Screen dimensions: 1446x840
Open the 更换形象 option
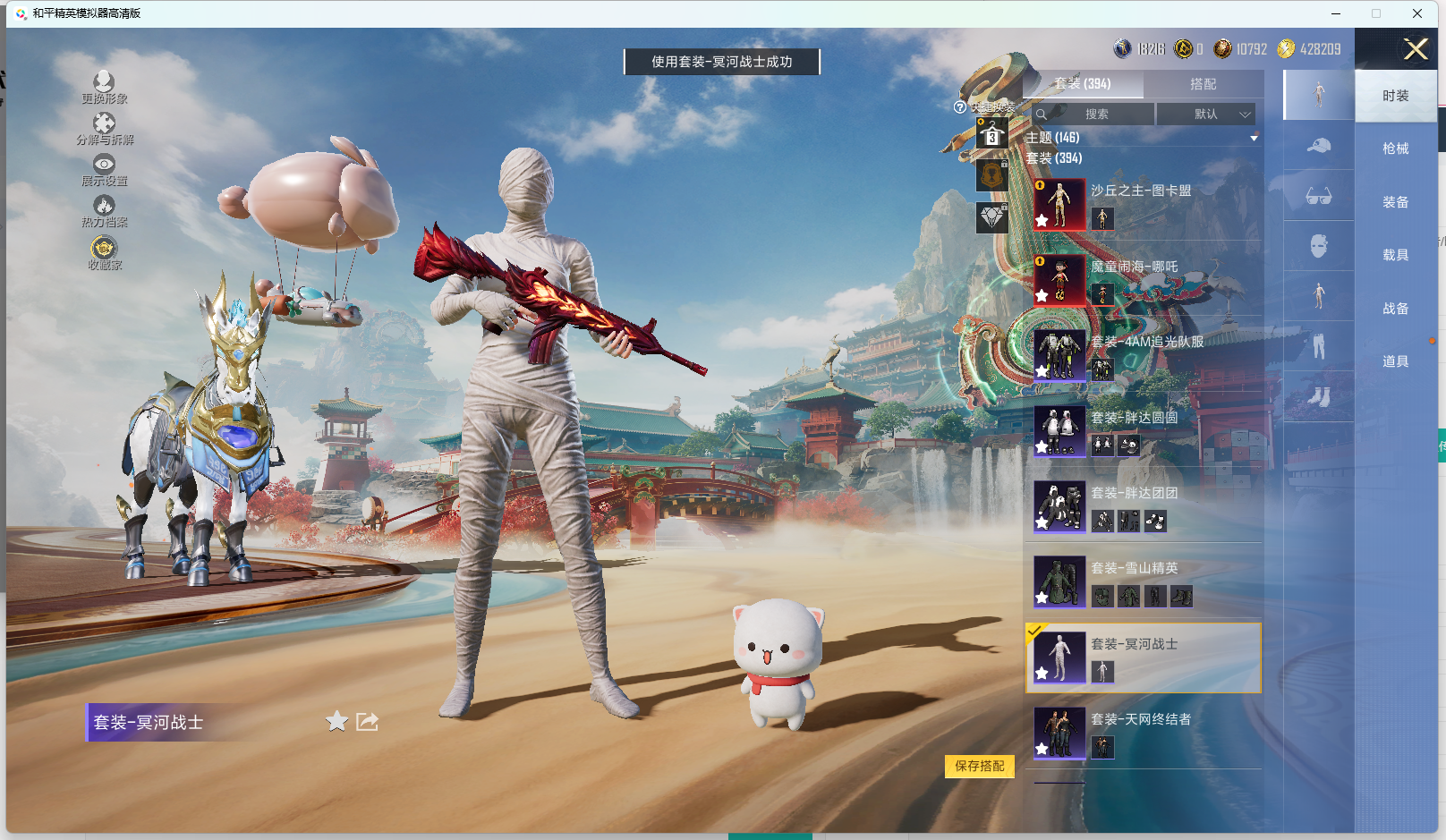click(x=104, y=88)
